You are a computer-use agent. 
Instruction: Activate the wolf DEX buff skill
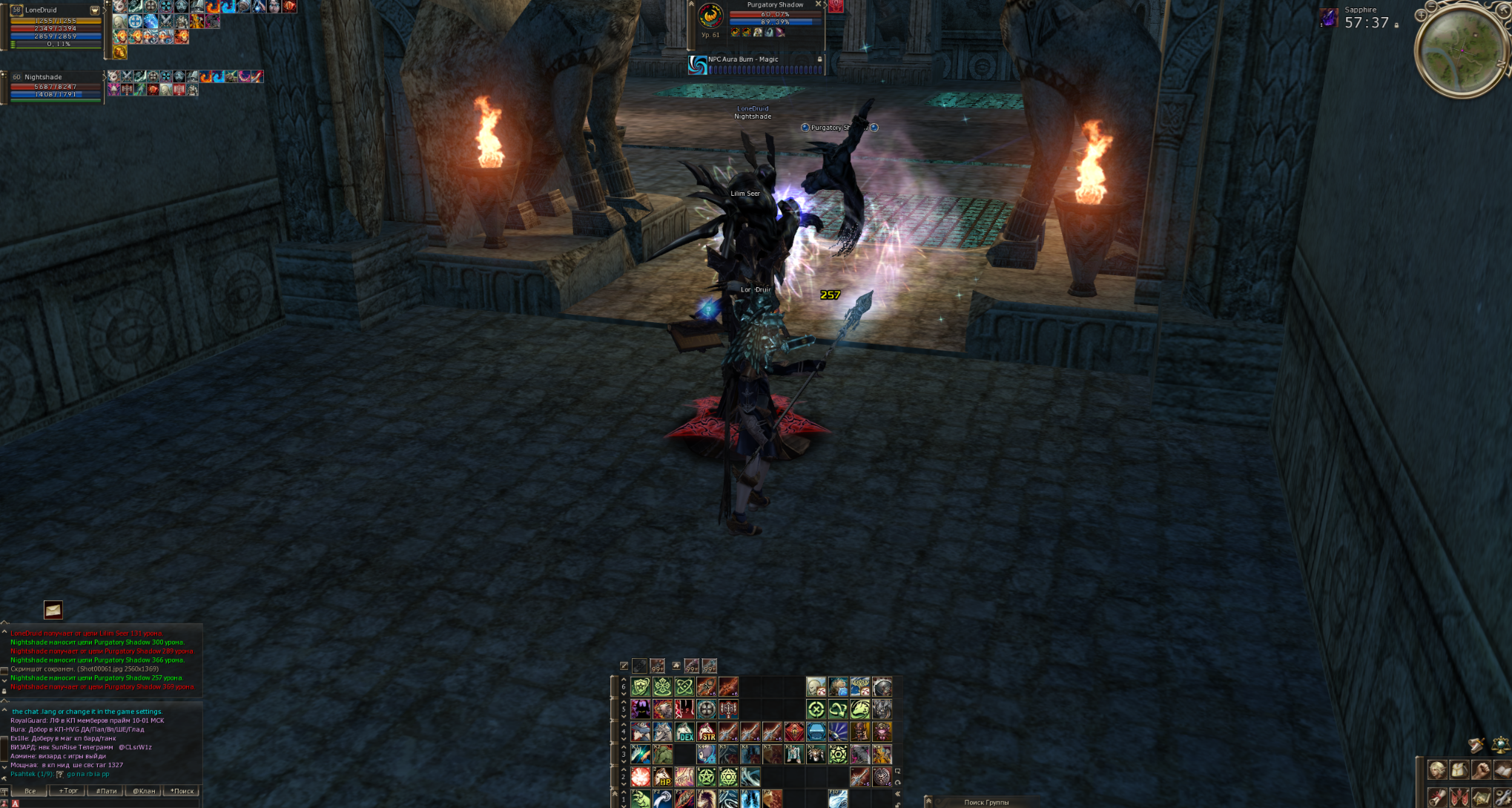coord(684,732)
